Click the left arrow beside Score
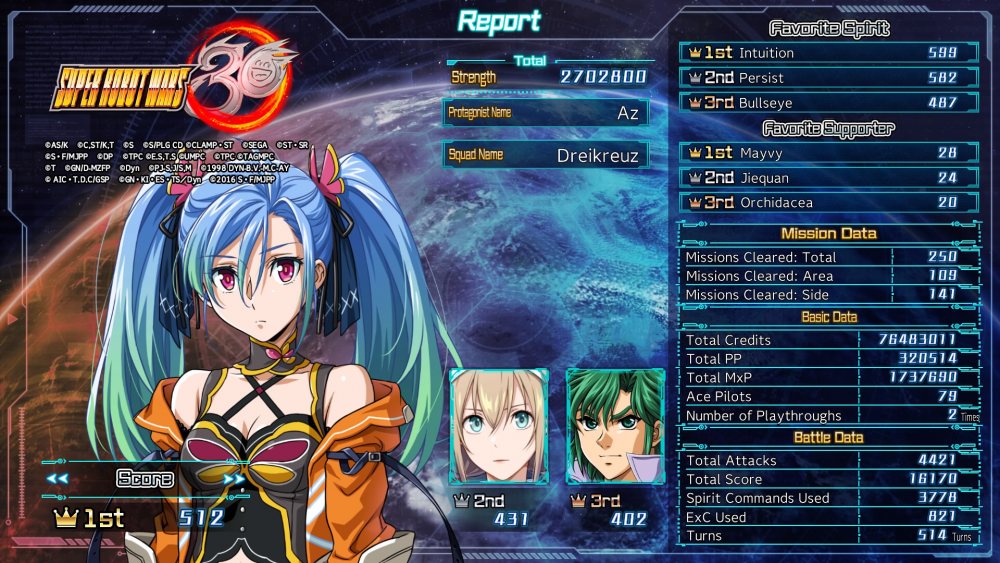The height and width of the screenshot is (563, 1000). (x=57, y=479)
